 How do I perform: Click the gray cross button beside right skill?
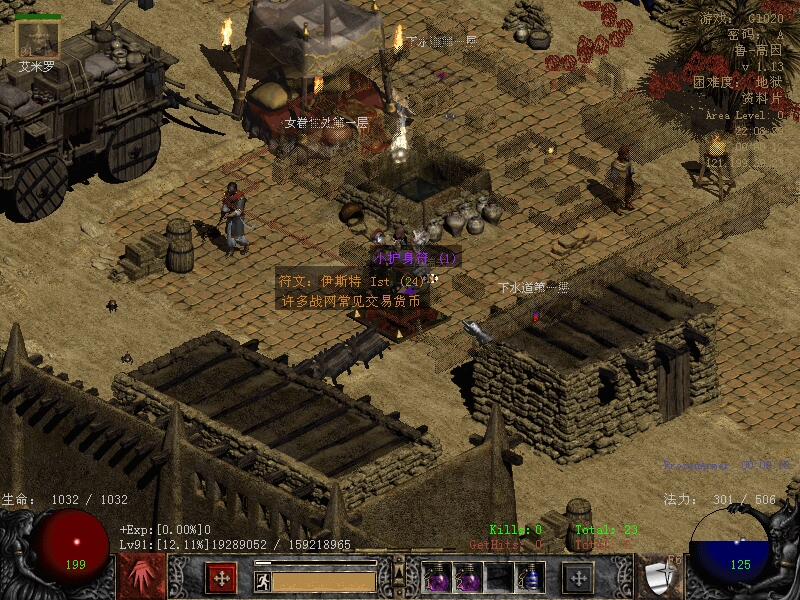[x=578, y=576]
